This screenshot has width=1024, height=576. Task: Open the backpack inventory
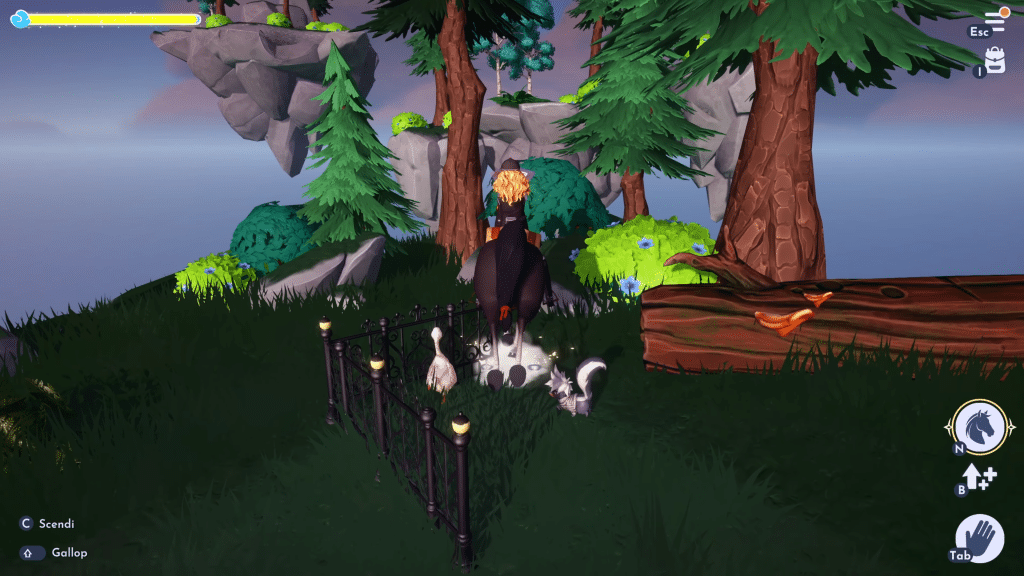click(x=995, y=60)
